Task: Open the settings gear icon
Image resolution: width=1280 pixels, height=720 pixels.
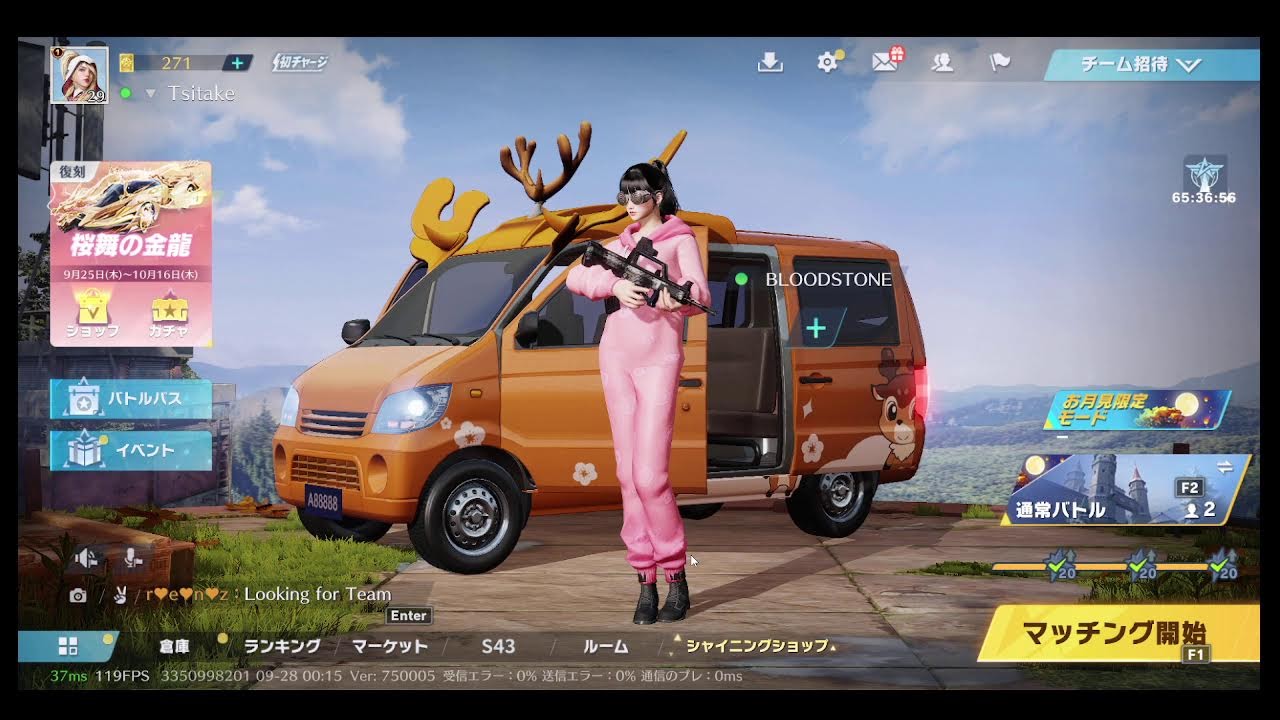Action: coord(827,63)
